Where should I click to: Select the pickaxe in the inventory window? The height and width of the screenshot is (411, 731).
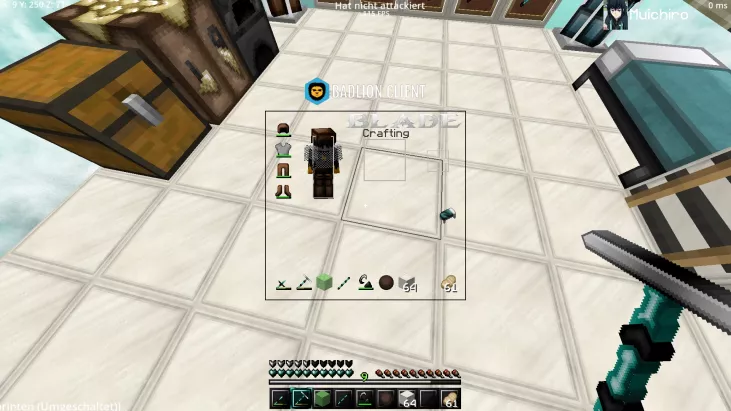point(304,284)
